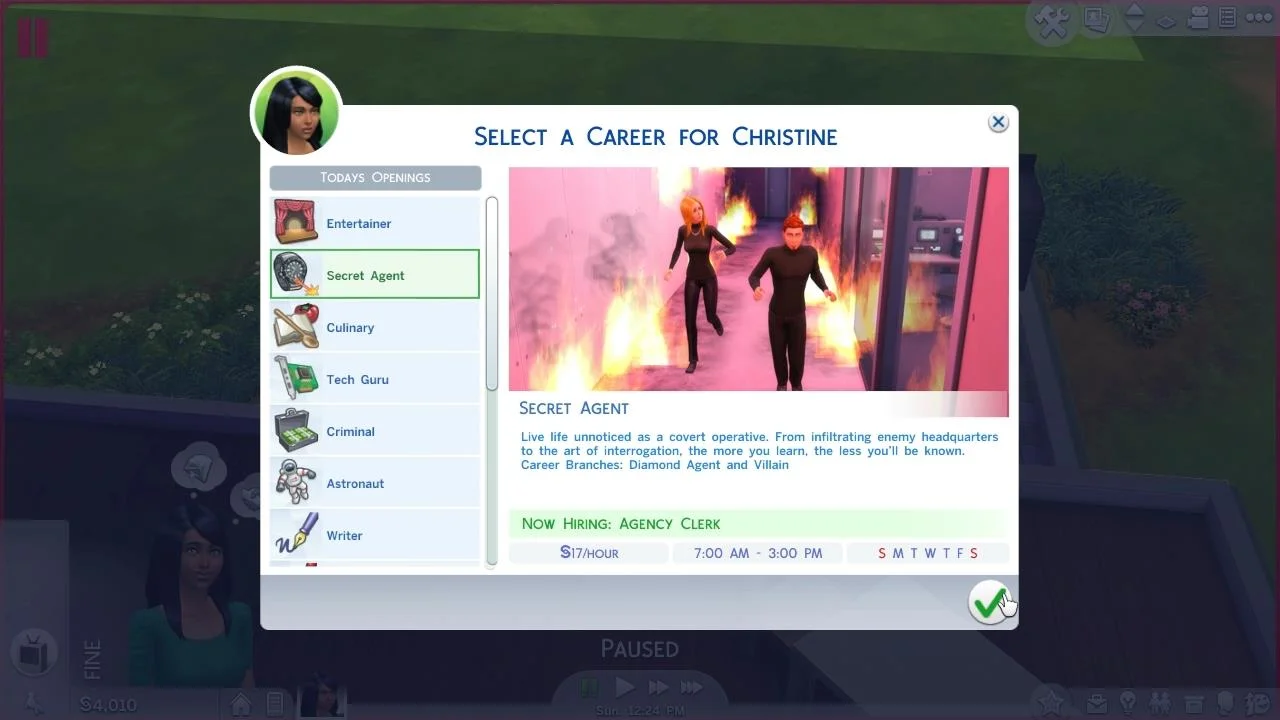Lower the floor level with the down arrow

1136,26
